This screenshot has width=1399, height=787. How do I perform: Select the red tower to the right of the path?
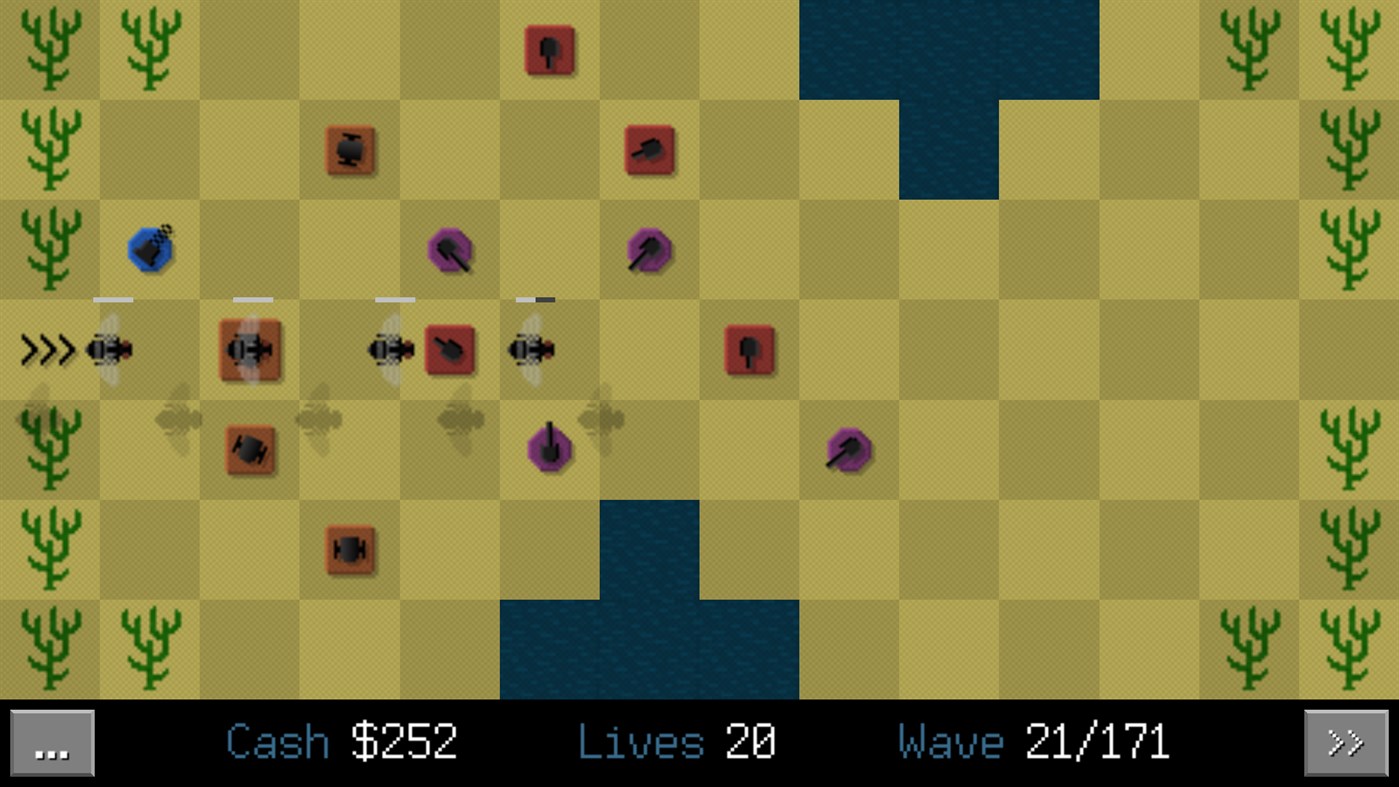pyautogui.click(x=749, y=349)
